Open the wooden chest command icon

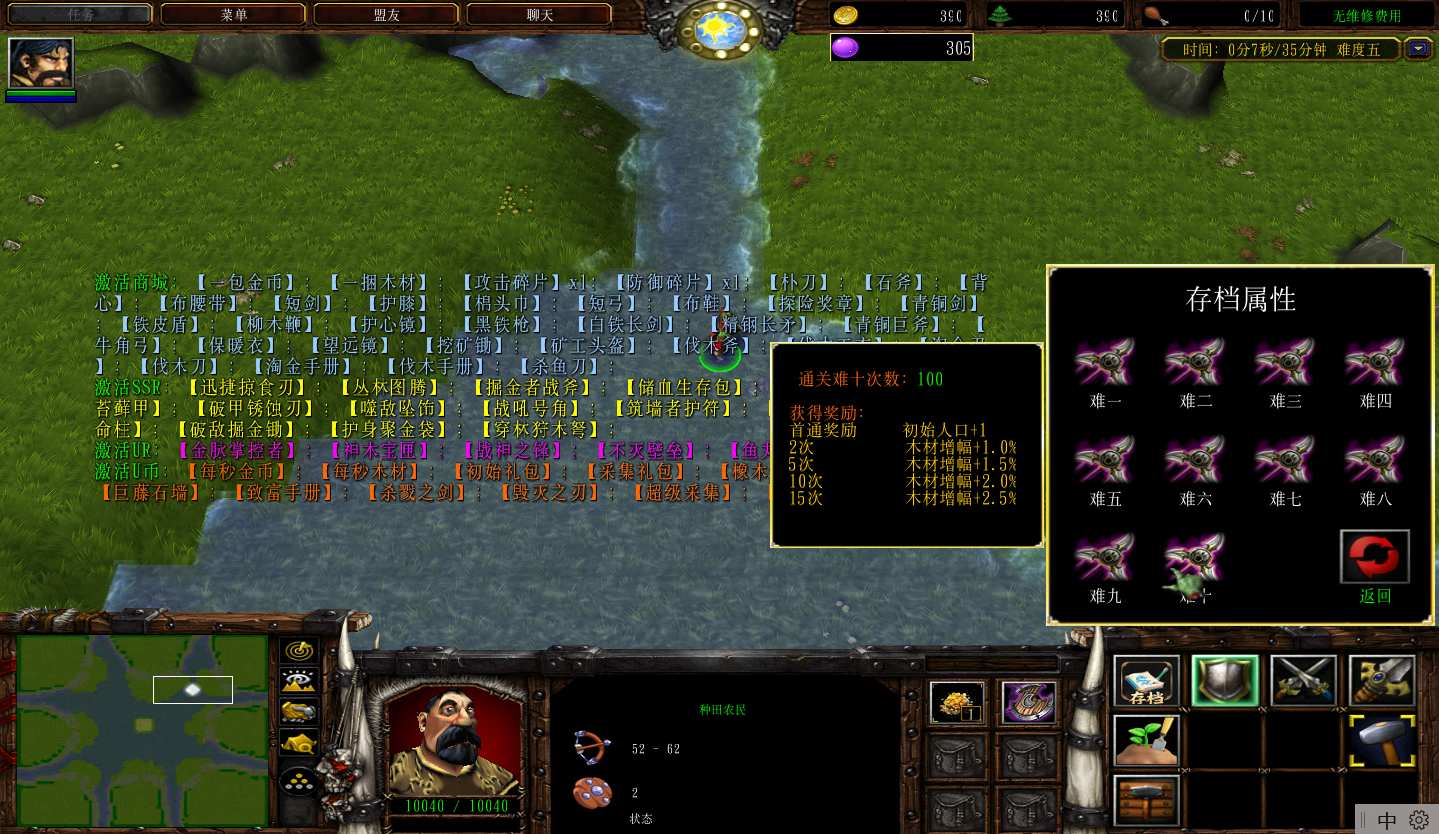point(1146,800)
